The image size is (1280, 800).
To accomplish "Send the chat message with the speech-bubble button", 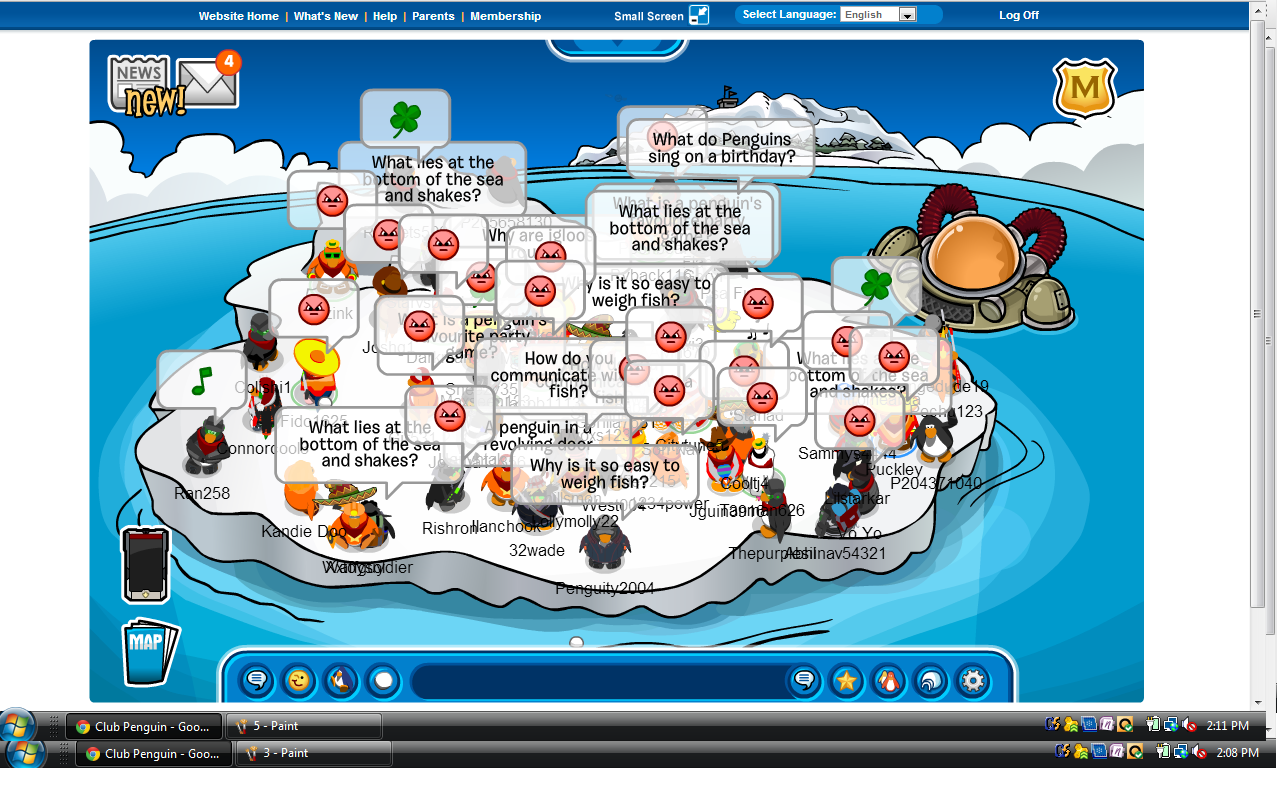I will tap(804, 681).
